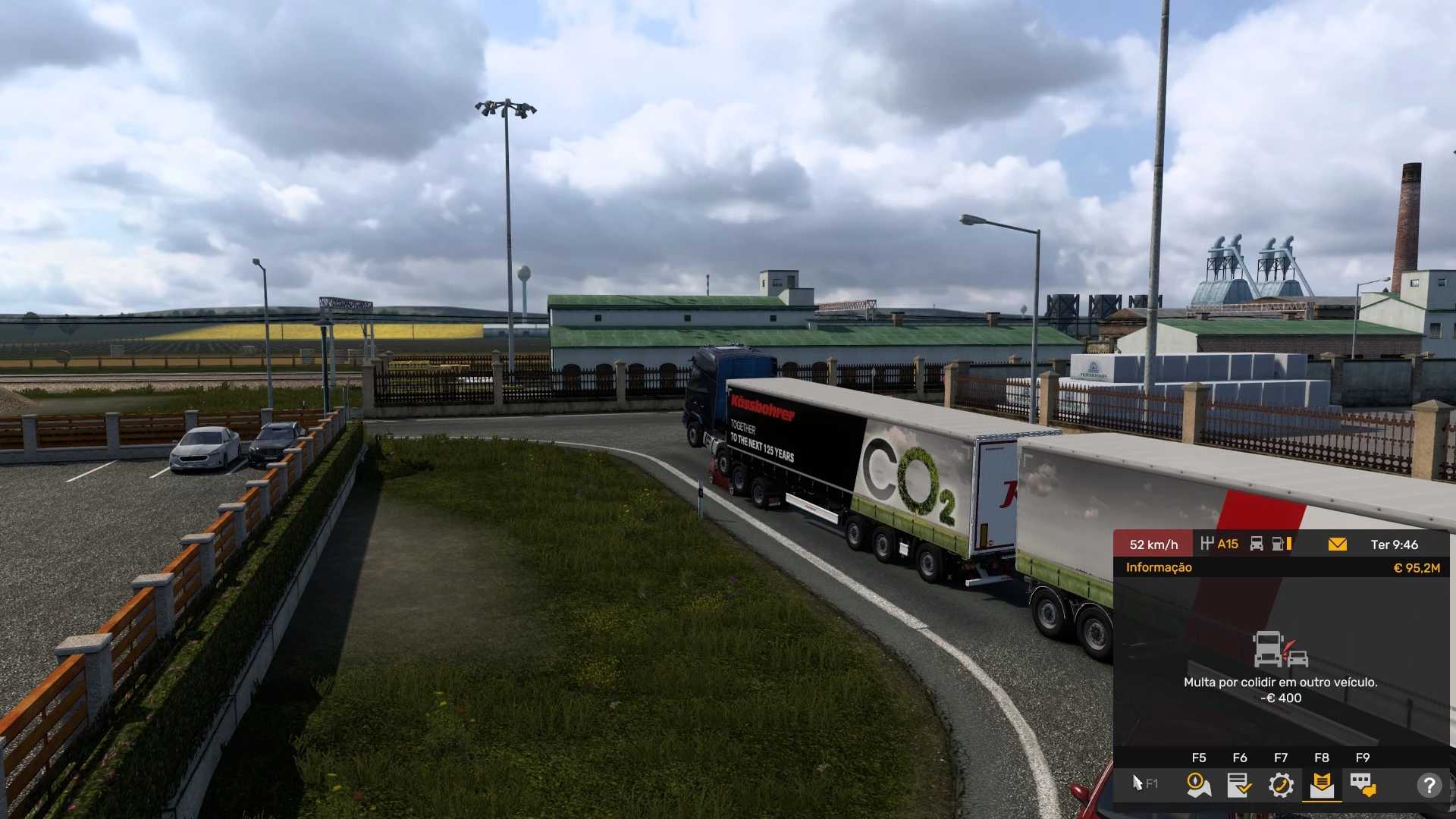The width and height of the screenshot is (1456, 819).
Task: Show the current job checklist tab
Action: coord(1239,784)
